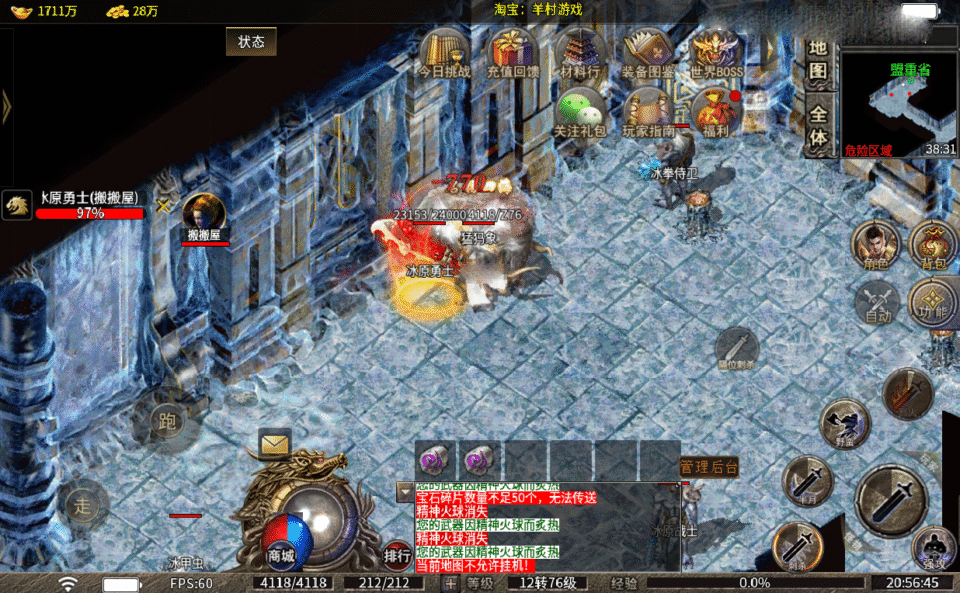Viewport: 960px width, 593px height.
Task: Open the 装备图鉴 equipment book
Action: pos(648,52)
